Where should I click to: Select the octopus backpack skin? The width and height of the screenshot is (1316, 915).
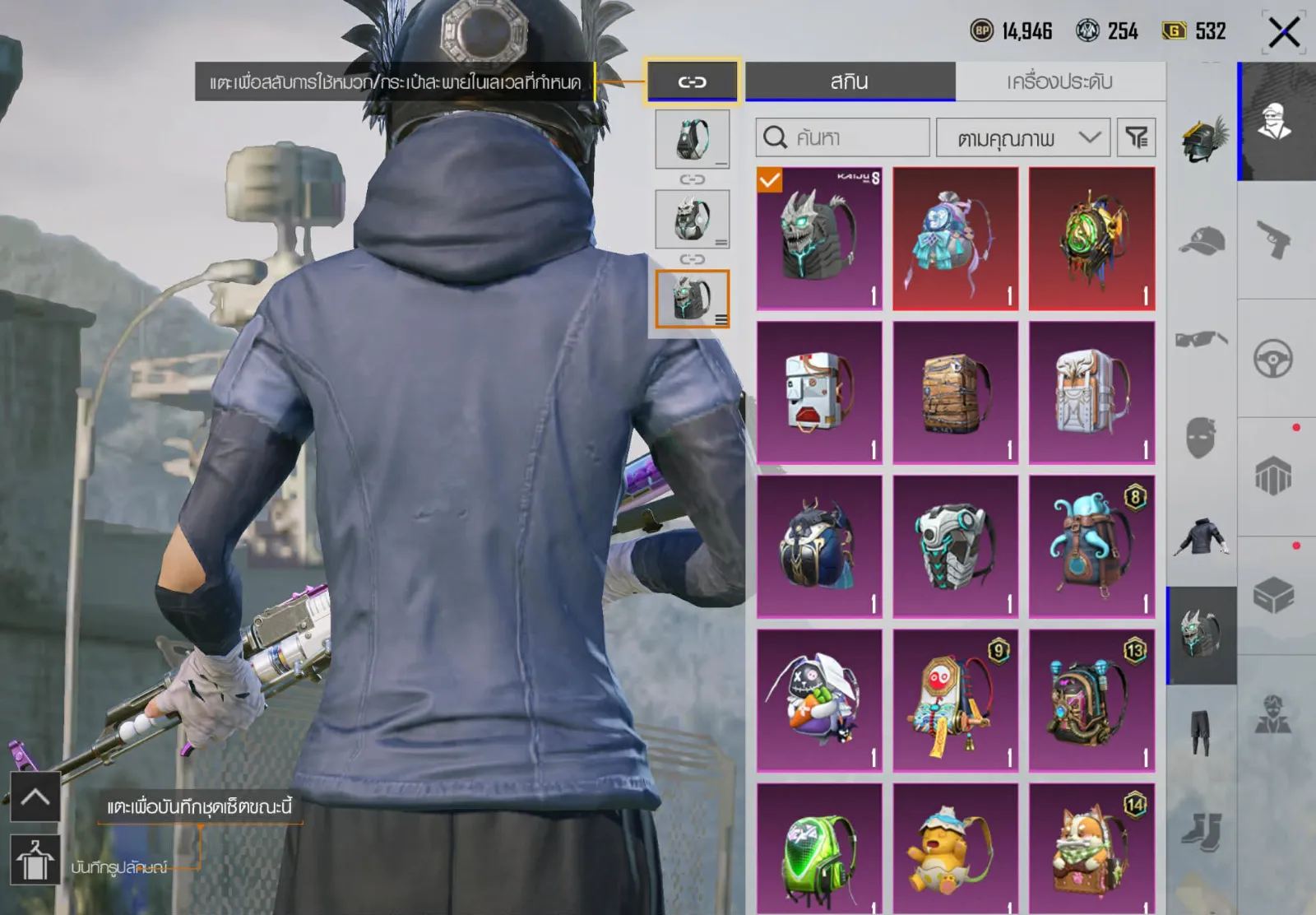1091,546
